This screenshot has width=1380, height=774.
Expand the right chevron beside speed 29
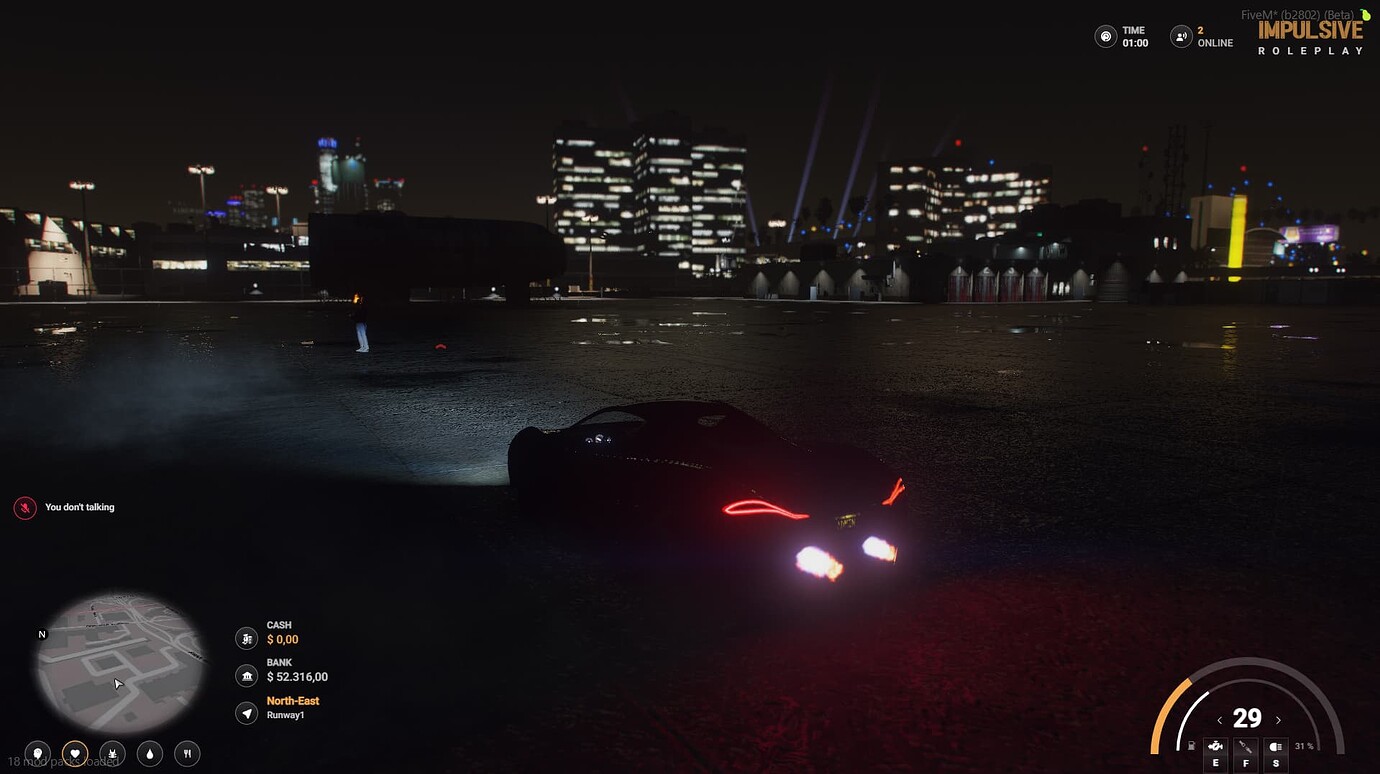tap(1277, 719)
